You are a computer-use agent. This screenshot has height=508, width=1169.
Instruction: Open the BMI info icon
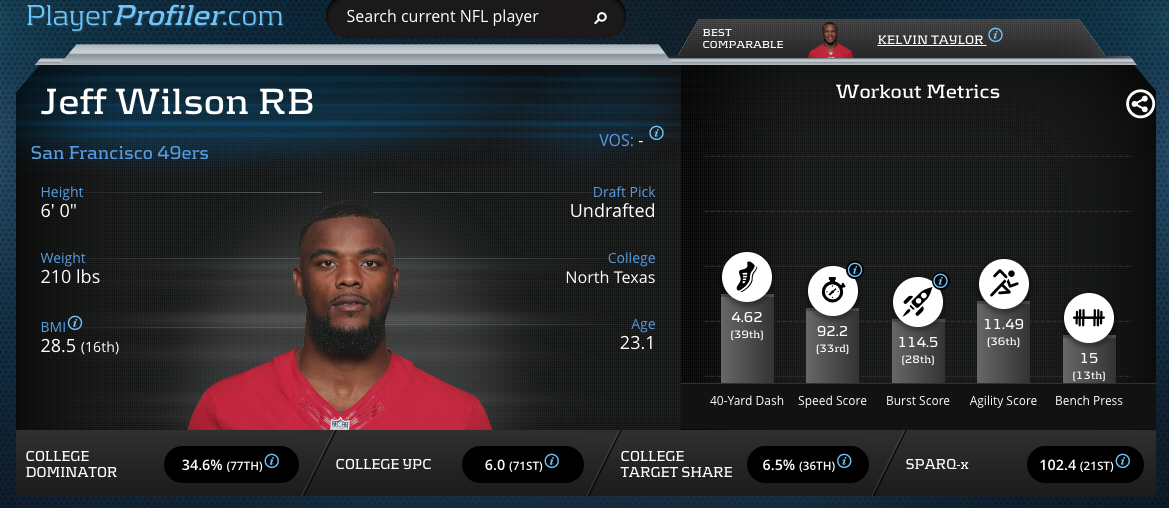75,324
